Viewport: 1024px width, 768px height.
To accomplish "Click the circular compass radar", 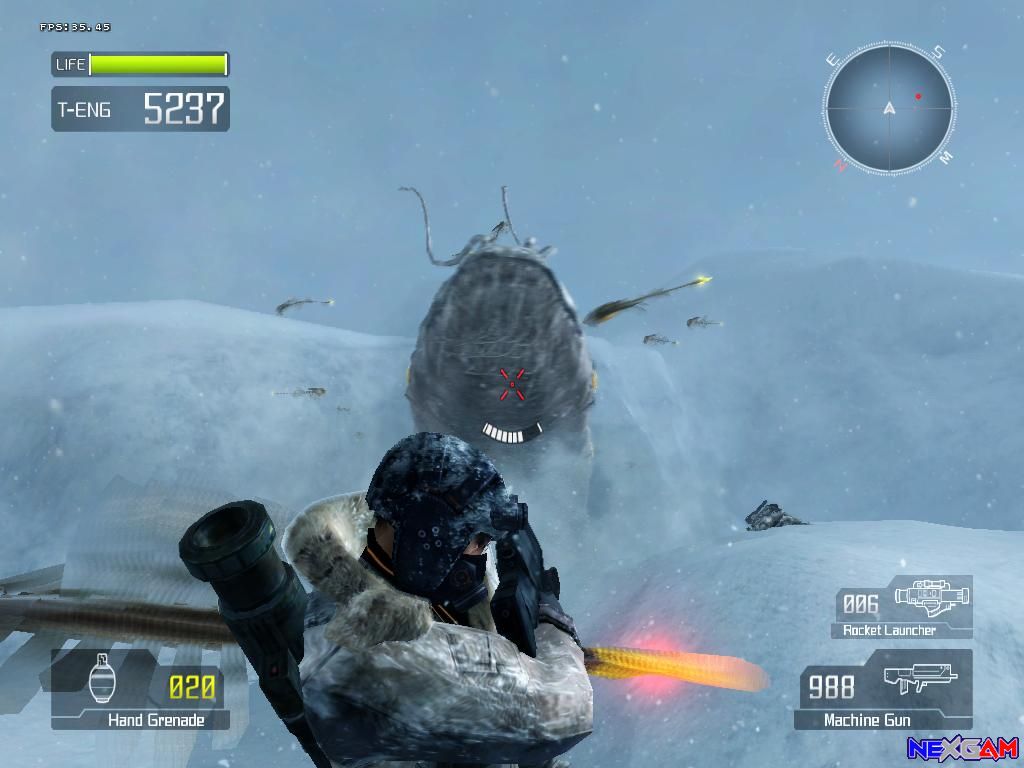I will (889, 109).
